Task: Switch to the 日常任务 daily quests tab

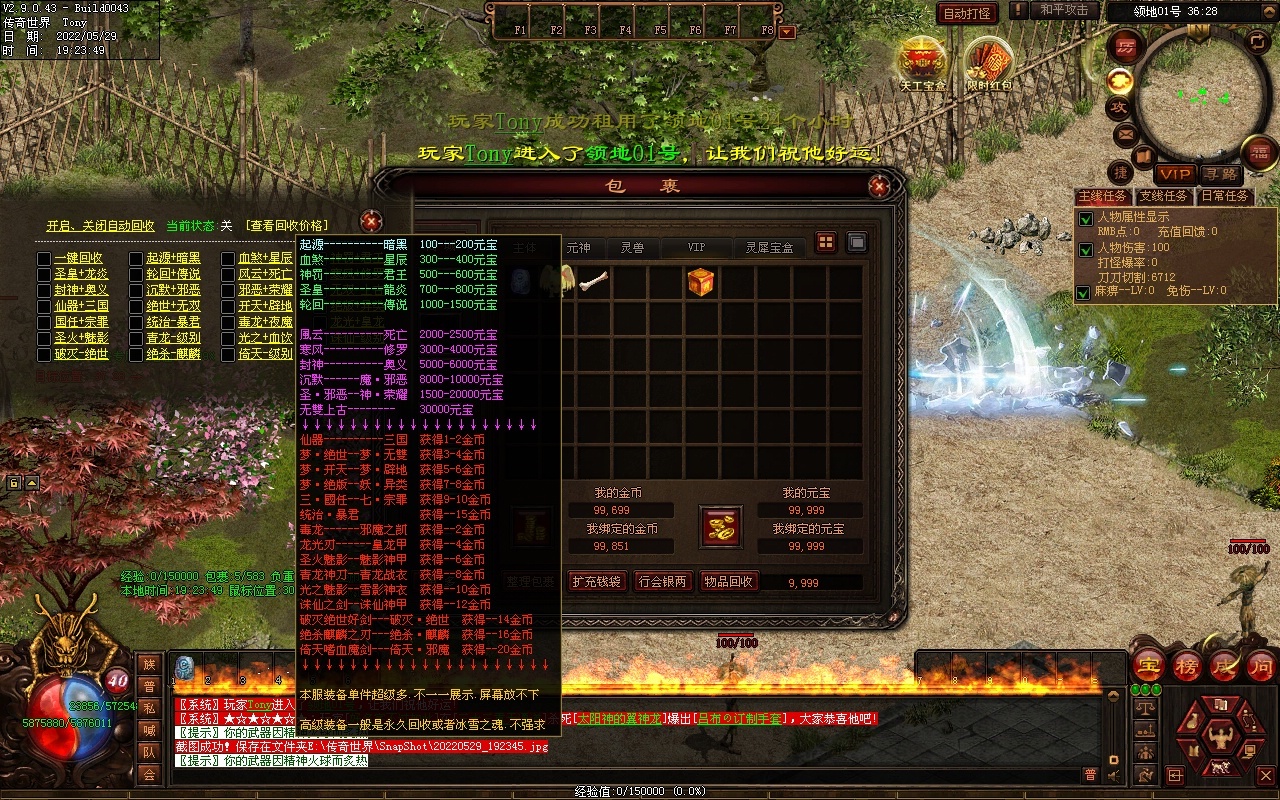Action: [x=1225, y=196]
